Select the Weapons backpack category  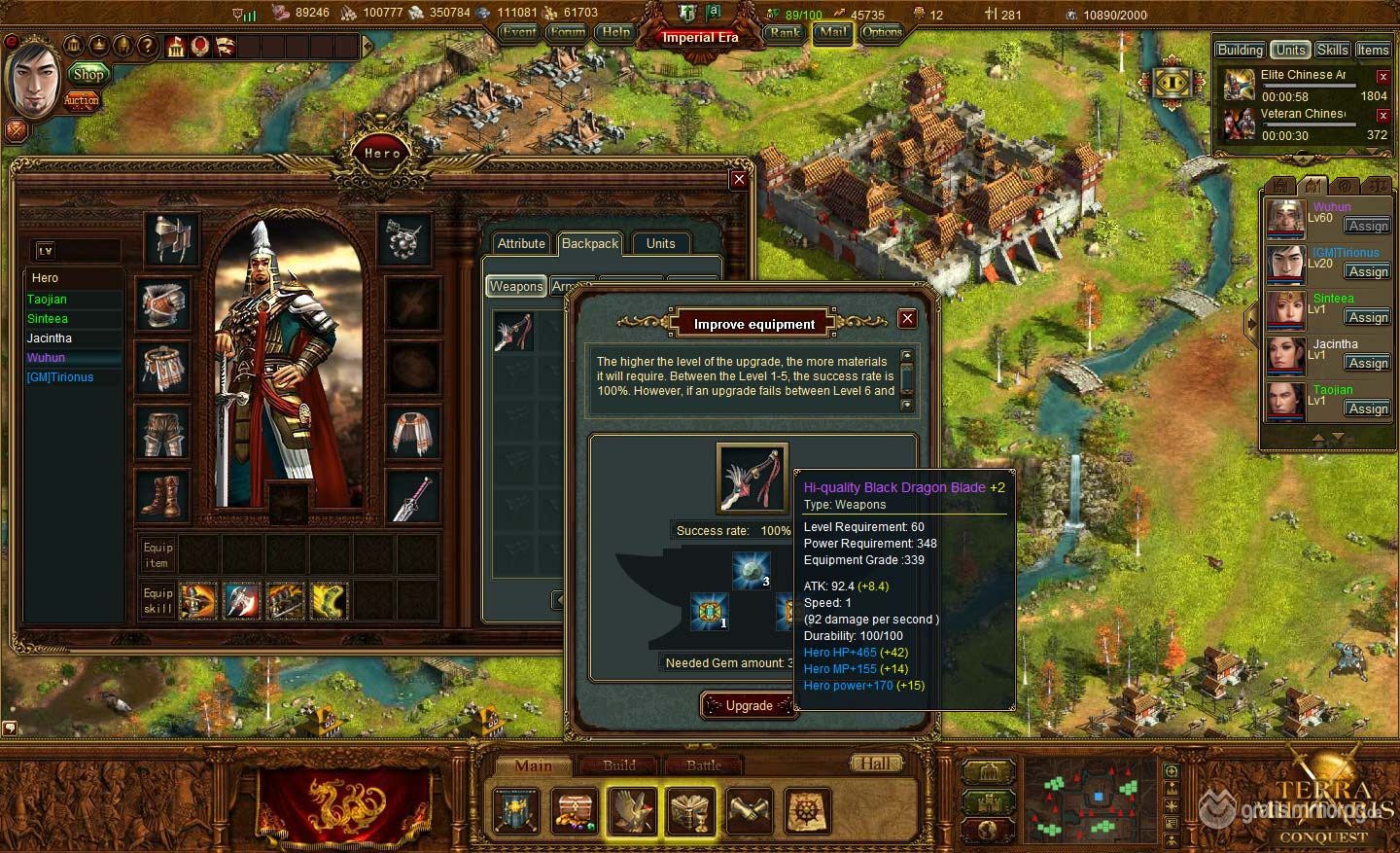pos(516,286)
